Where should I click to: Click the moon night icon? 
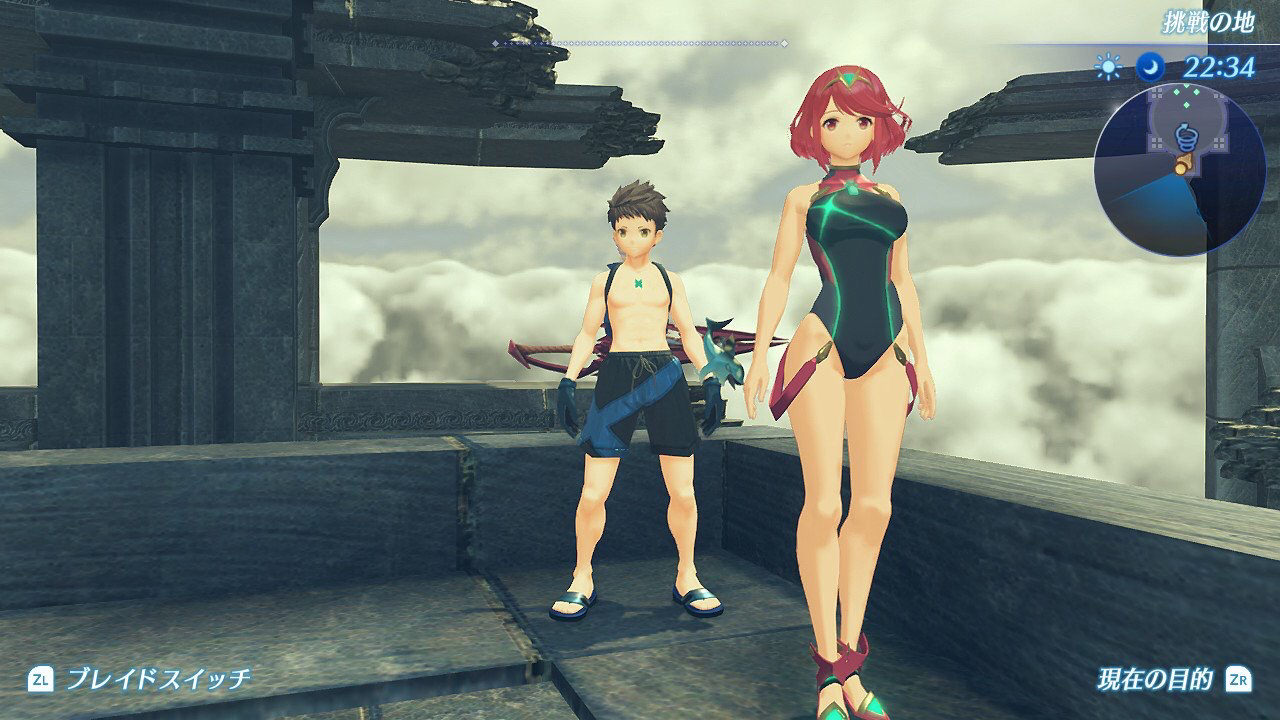pos(1149,67)
